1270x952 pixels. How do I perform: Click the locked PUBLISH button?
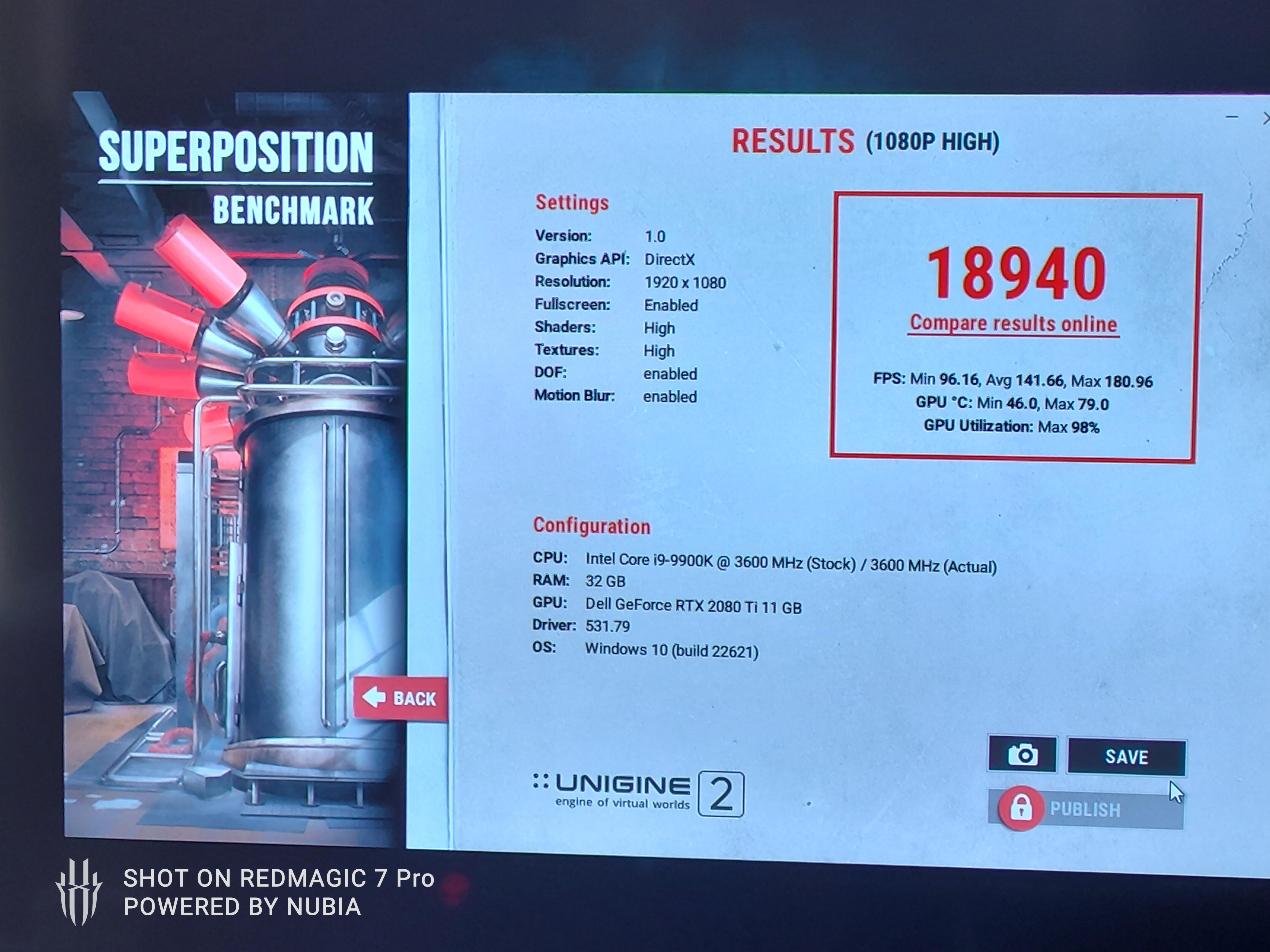click(x=1085, y=809)
